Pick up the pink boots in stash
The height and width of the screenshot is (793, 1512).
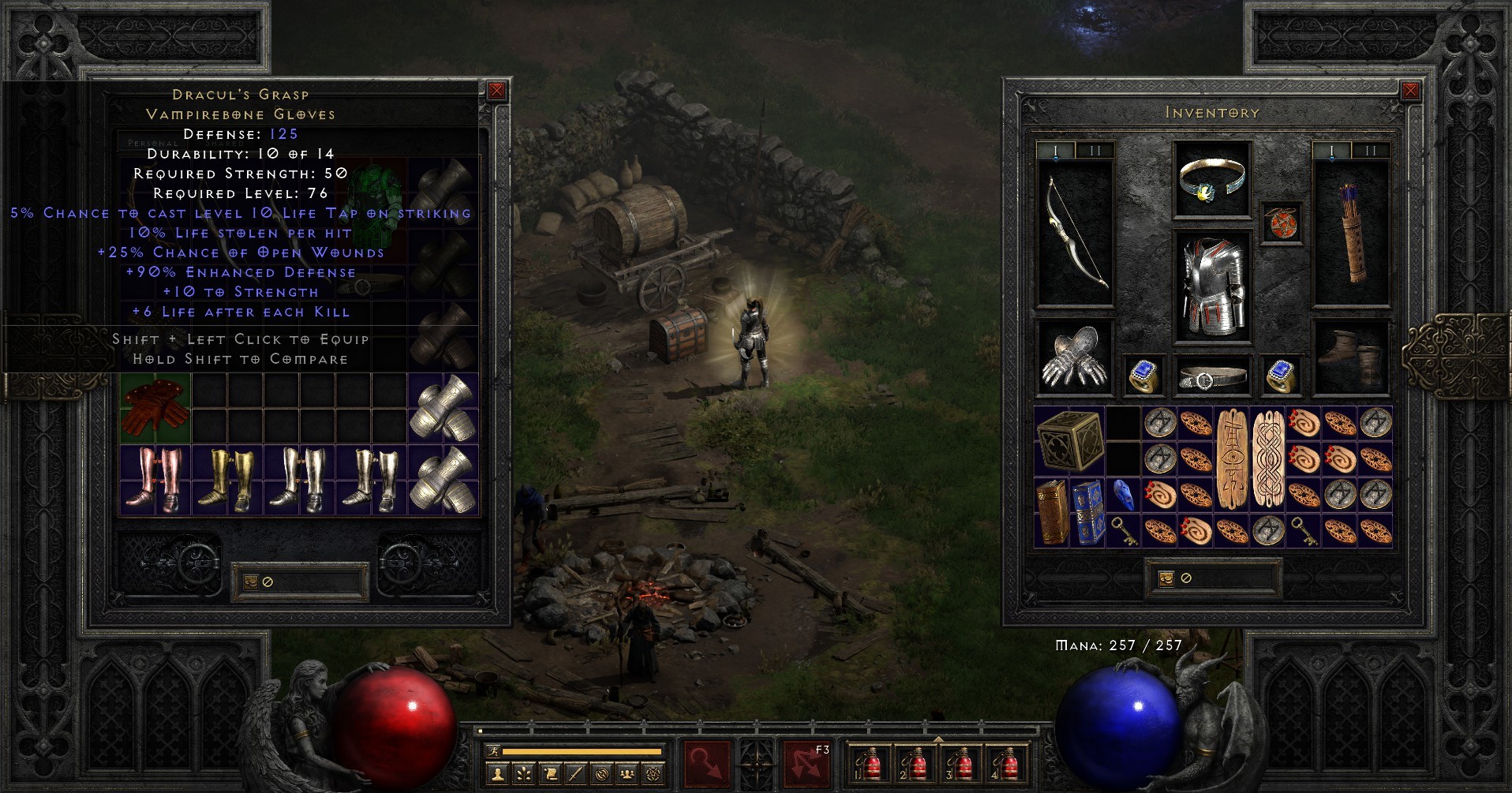coord(155,480)
